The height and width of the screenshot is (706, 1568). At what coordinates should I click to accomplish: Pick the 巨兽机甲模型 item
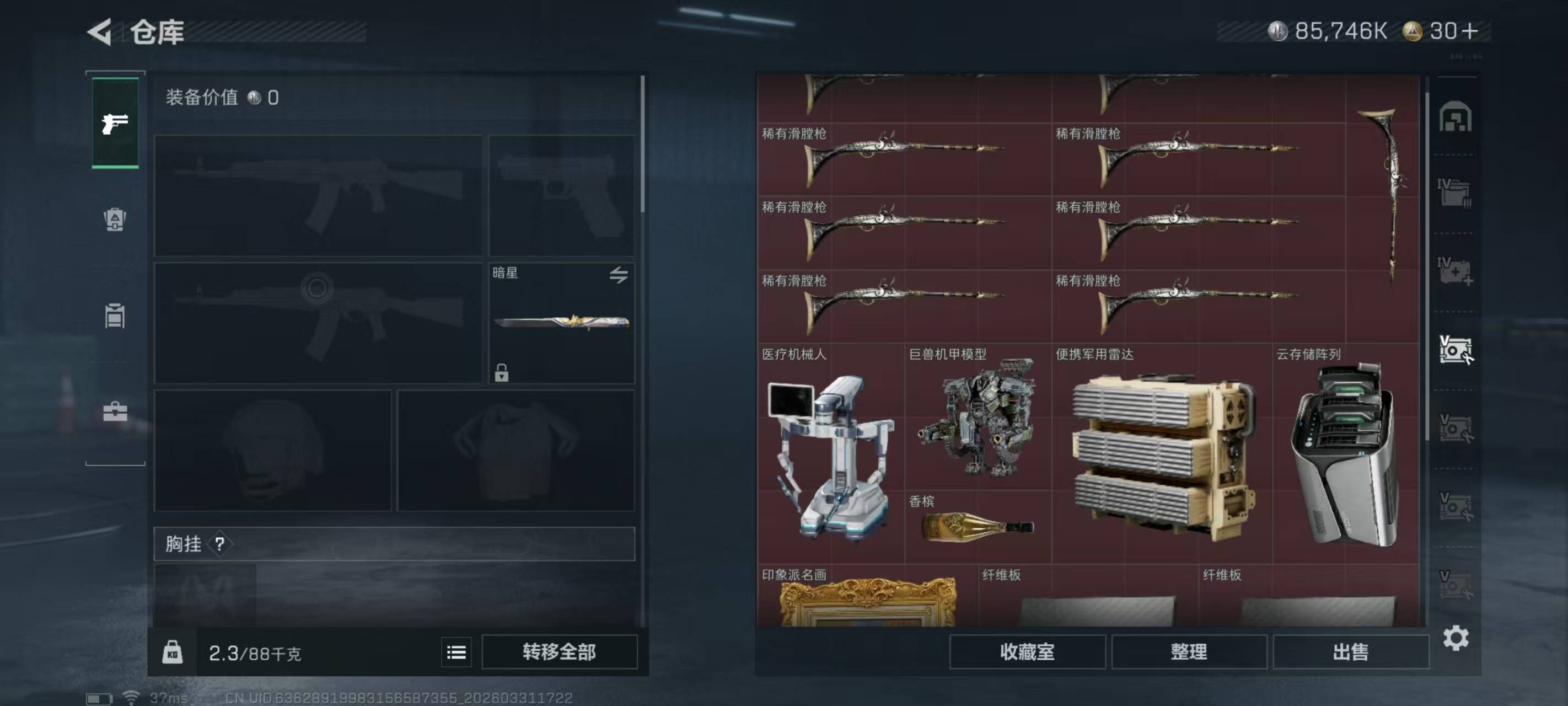(x=978, y=418)
